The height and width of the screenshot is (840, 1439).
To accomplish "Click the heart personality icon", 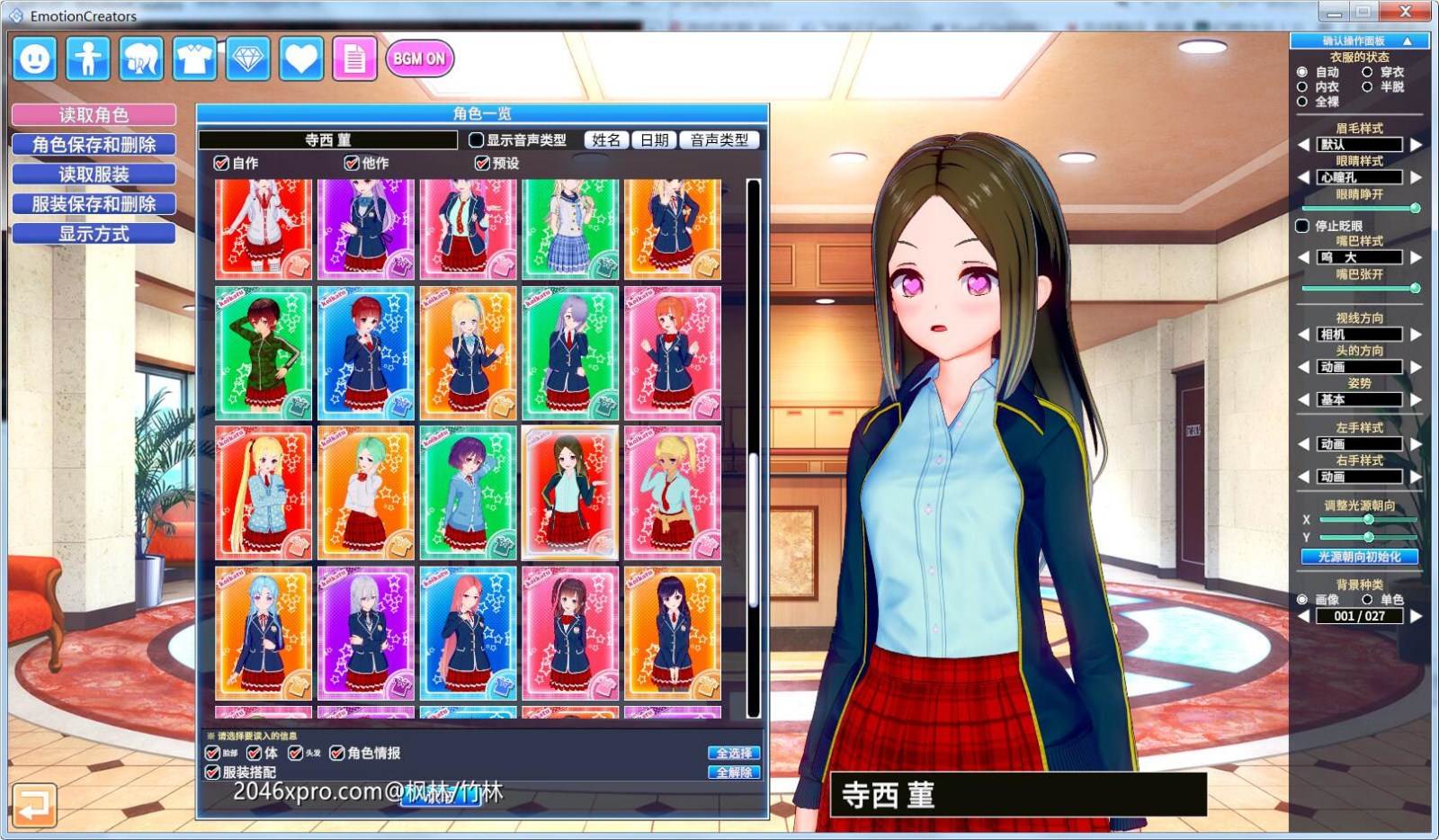I will click(301, 59).
